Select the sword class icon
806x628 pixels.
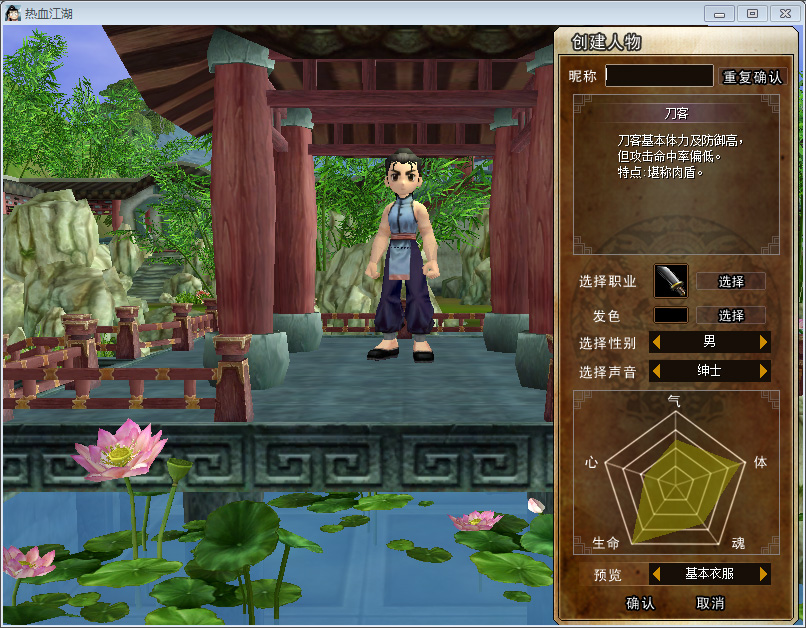pyautogui.click(x=671, y=281)
